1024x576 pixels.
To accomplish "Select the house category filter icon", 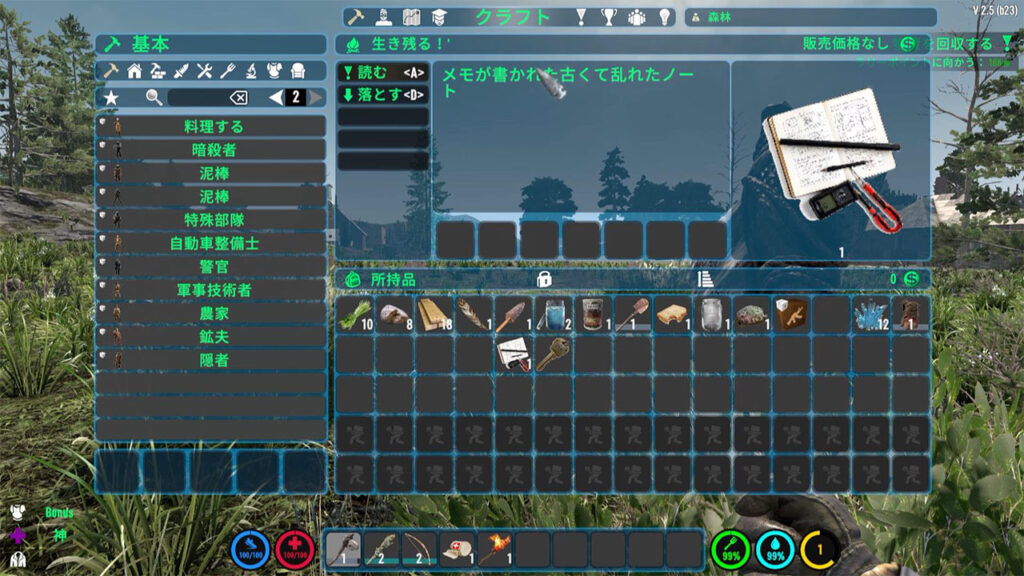I will pyautogui.click(x=134, y=71).
